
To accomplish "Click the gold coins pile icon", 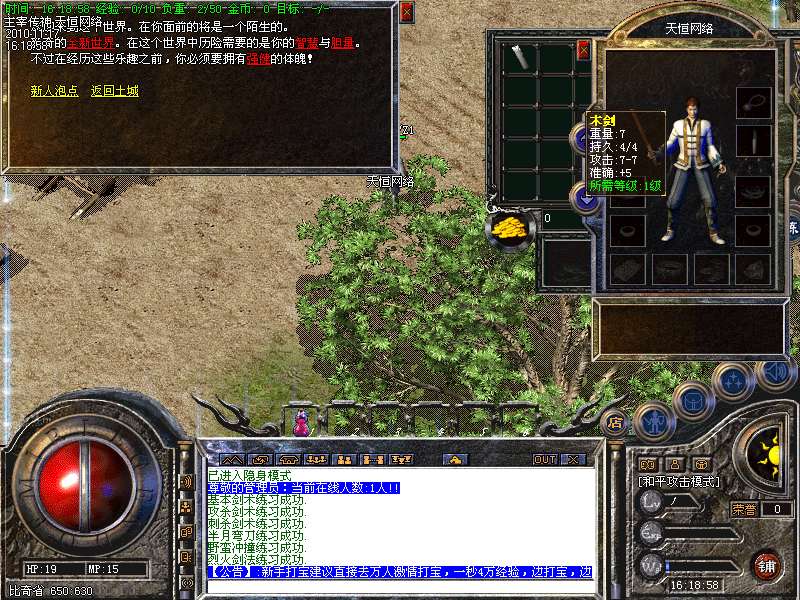I will (511, 226).
